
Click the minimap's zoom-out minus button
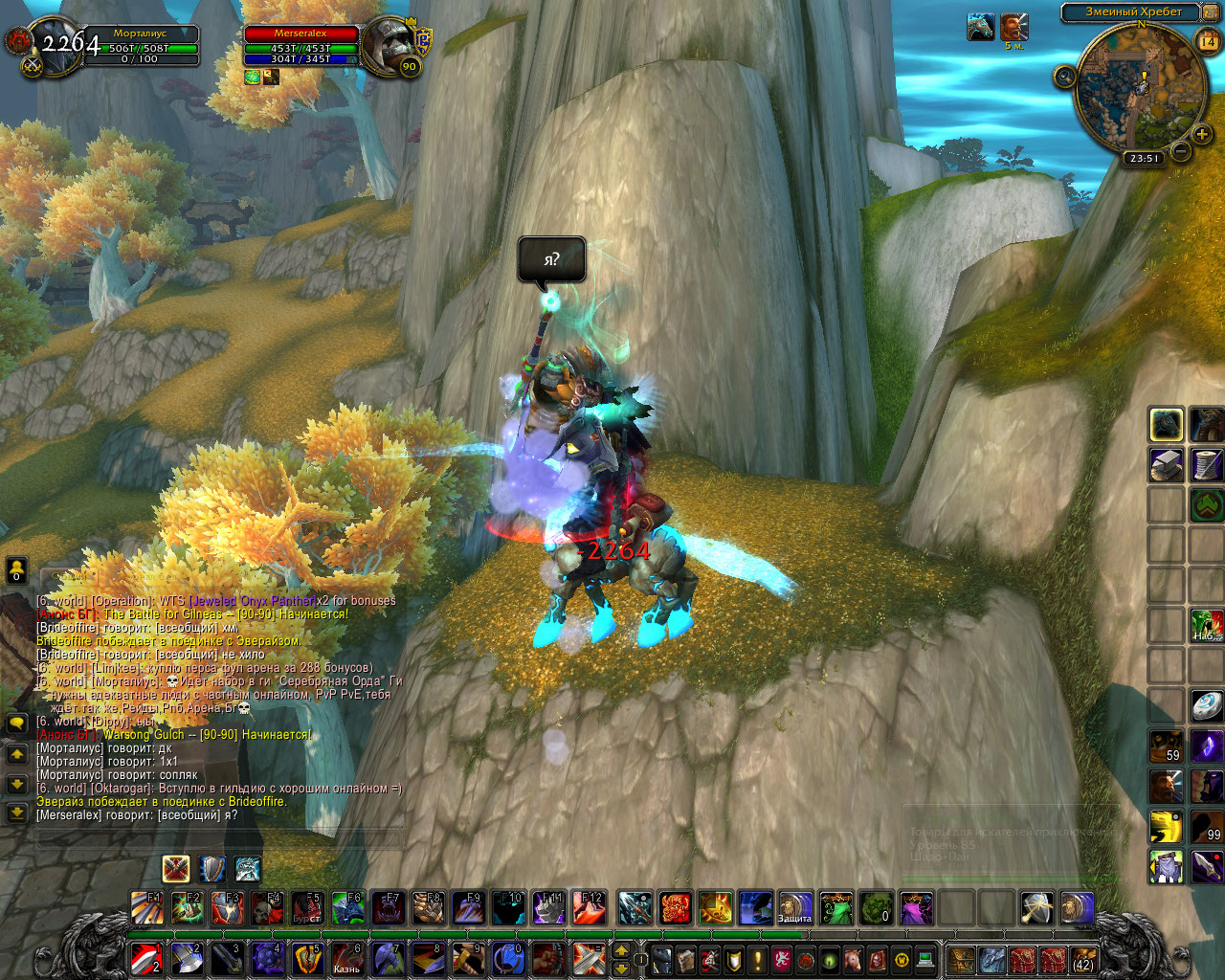1181,151
